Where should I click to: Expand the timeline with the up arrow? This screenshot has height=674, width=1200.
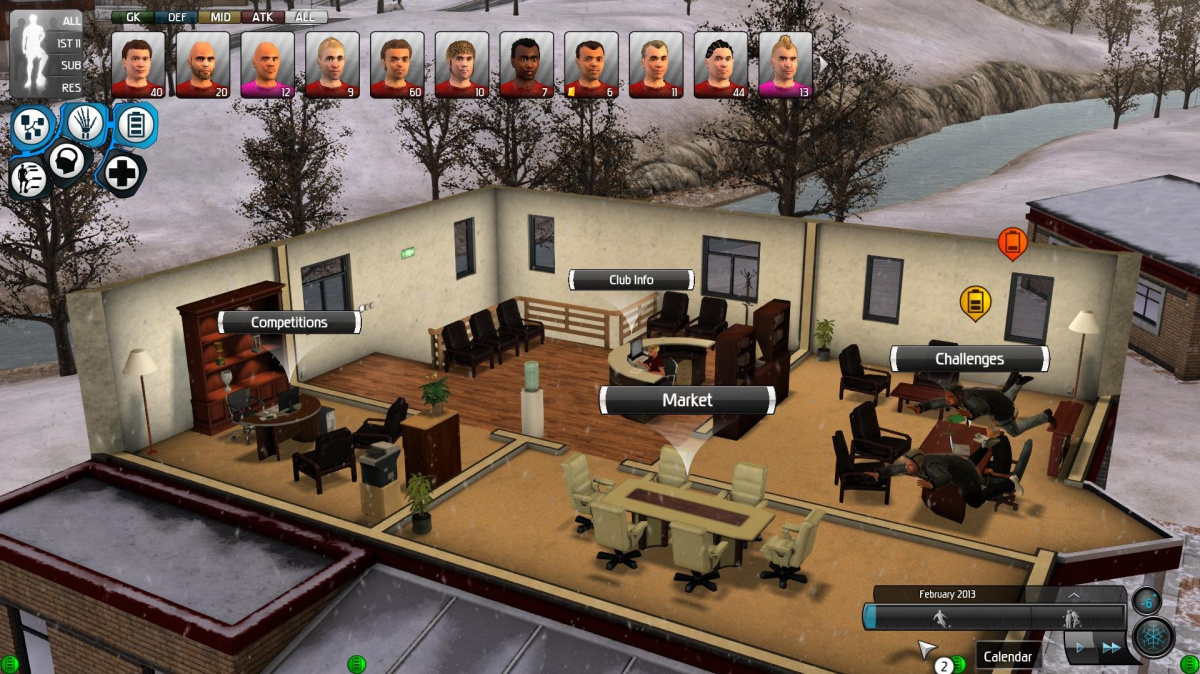pyautogui.click(x=1073, y=594)
